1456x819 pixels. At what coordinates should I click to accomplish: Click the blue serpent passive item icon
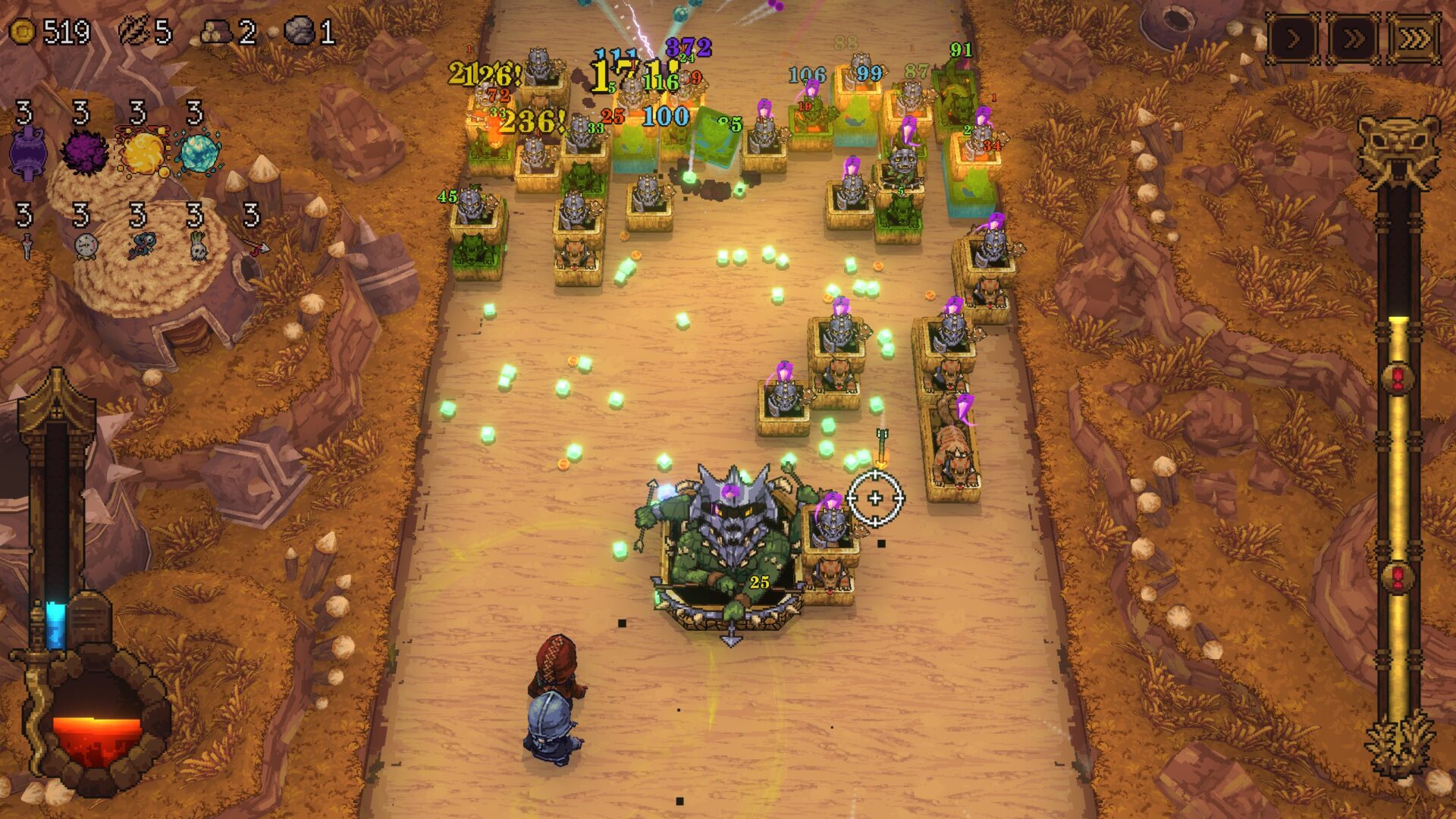[x=142, y=246]
